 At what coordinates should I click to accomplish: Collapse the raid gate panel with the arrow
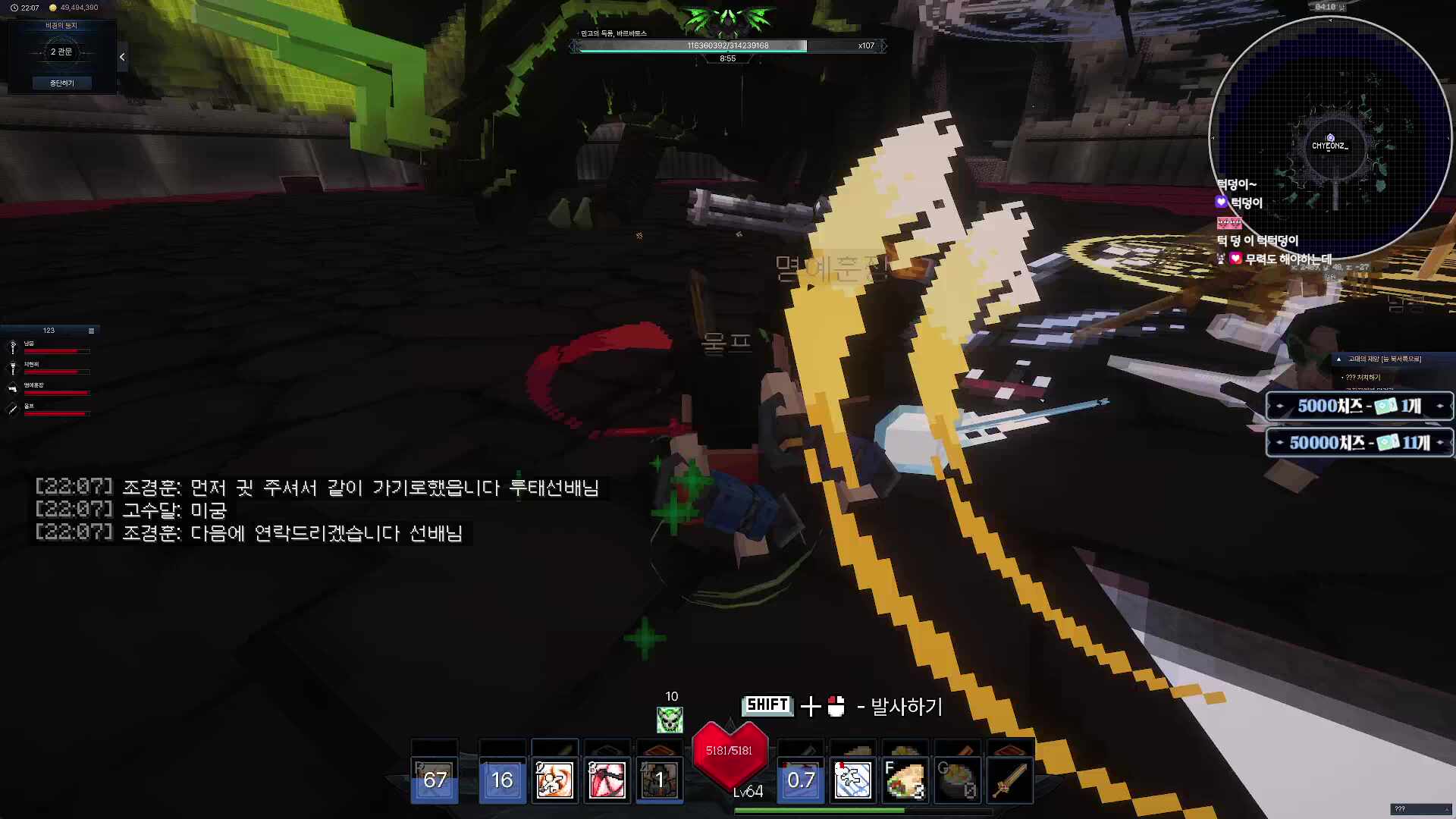click(122, 57)
